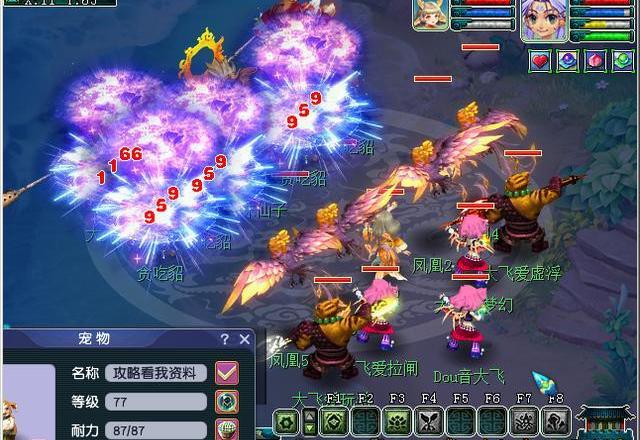The image size is (640, 440).
Task: Click the green swirl button beside the level row
Action: pyautogui.click(x=227, y=402)
